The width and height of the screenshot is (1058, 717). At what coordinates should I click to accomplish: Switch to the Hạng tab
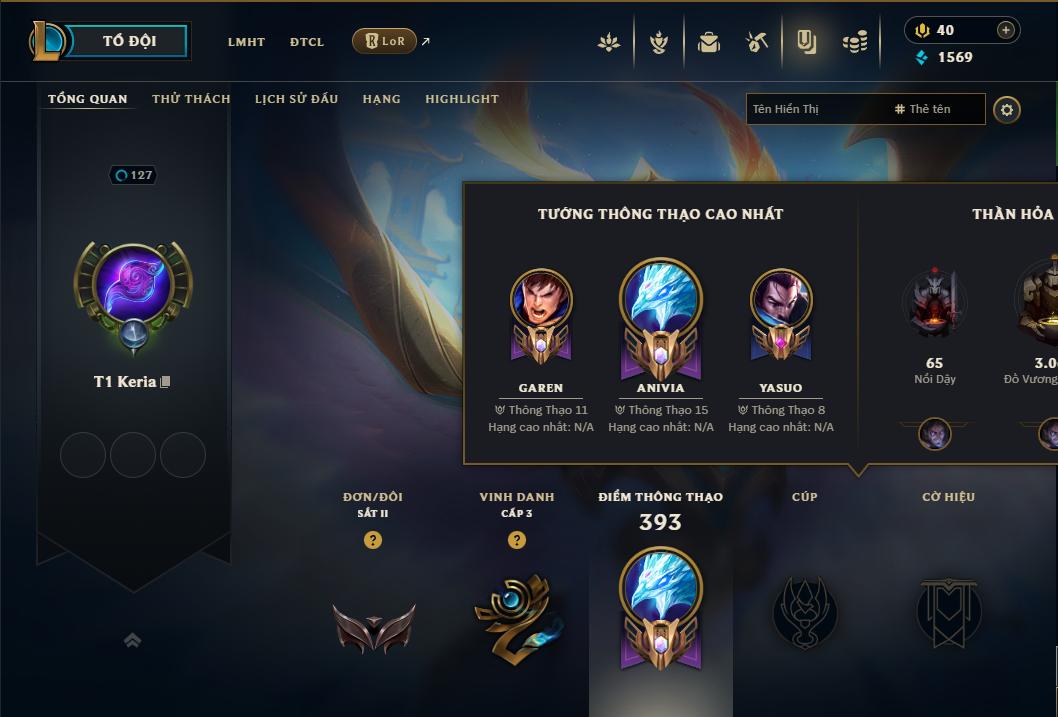381,99
